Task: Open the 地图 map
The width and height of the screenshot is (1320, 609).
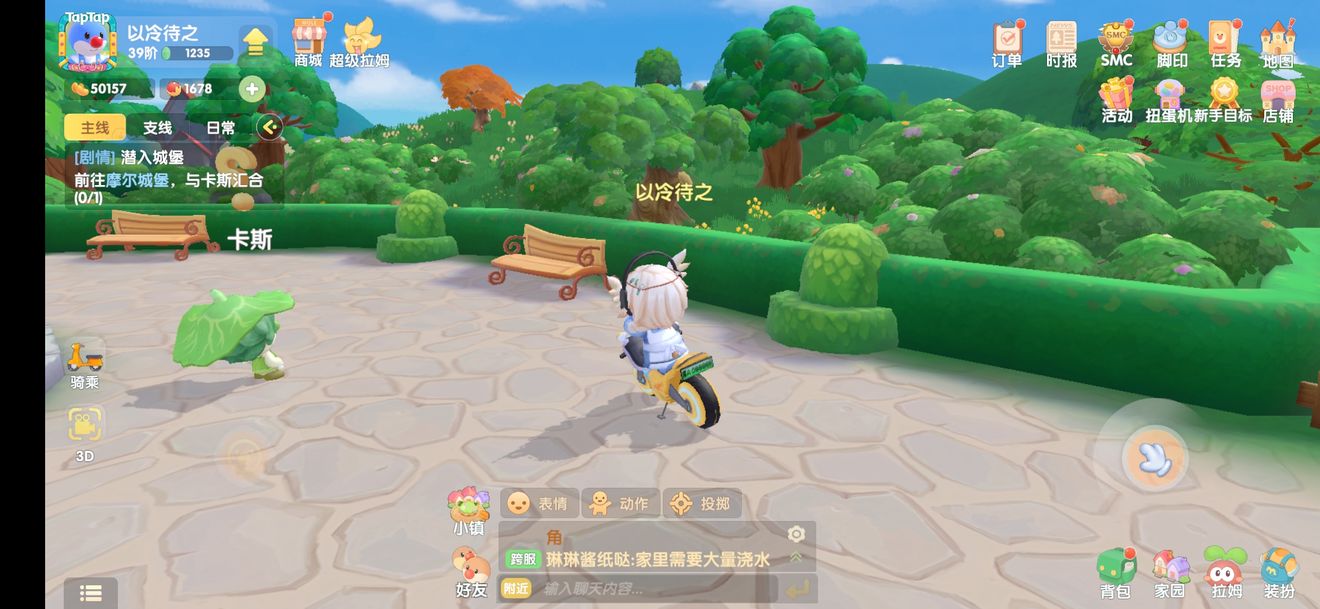Action: click(x=1278, y=43)
